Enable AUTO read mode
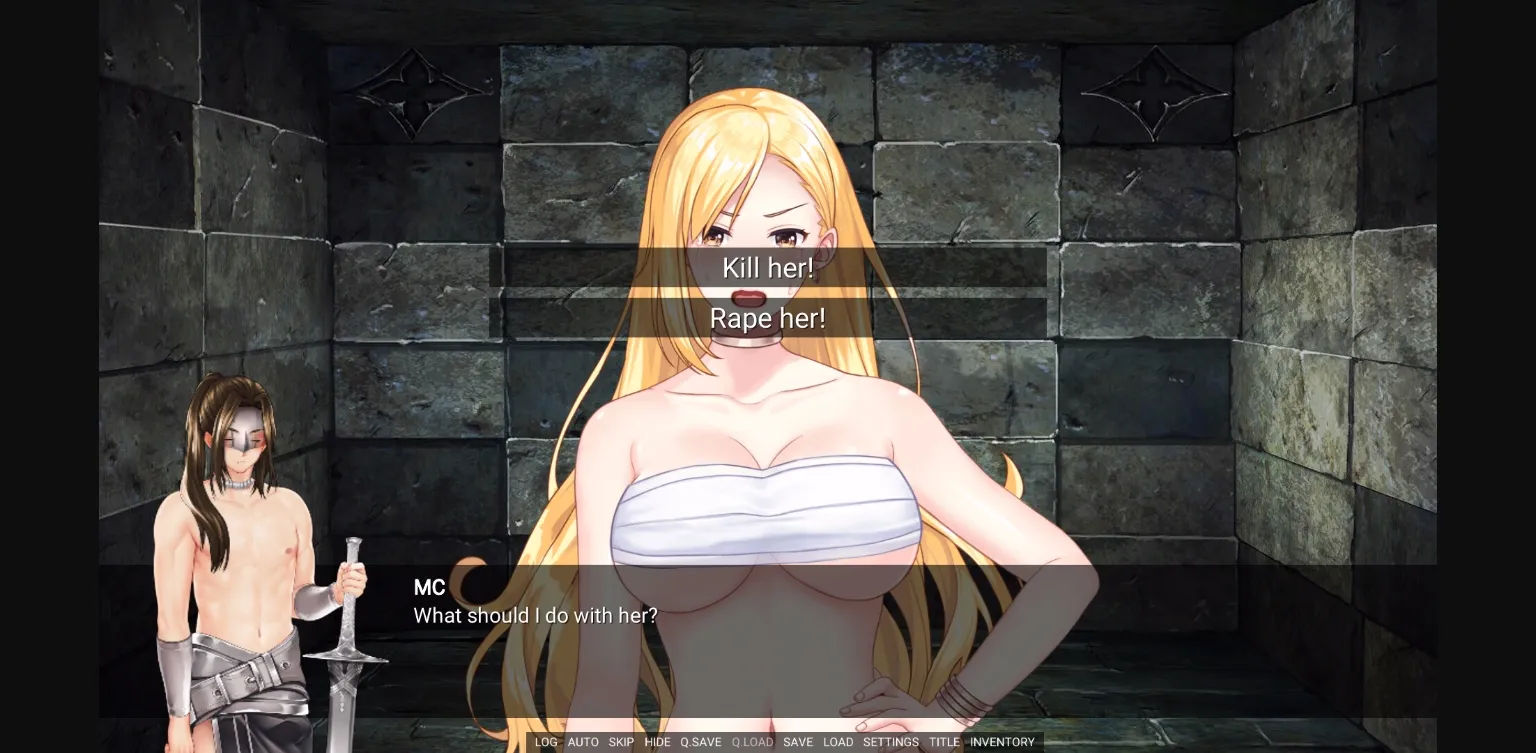The width and height of the screenshot is (1536, 753). (x=583, y=742)
